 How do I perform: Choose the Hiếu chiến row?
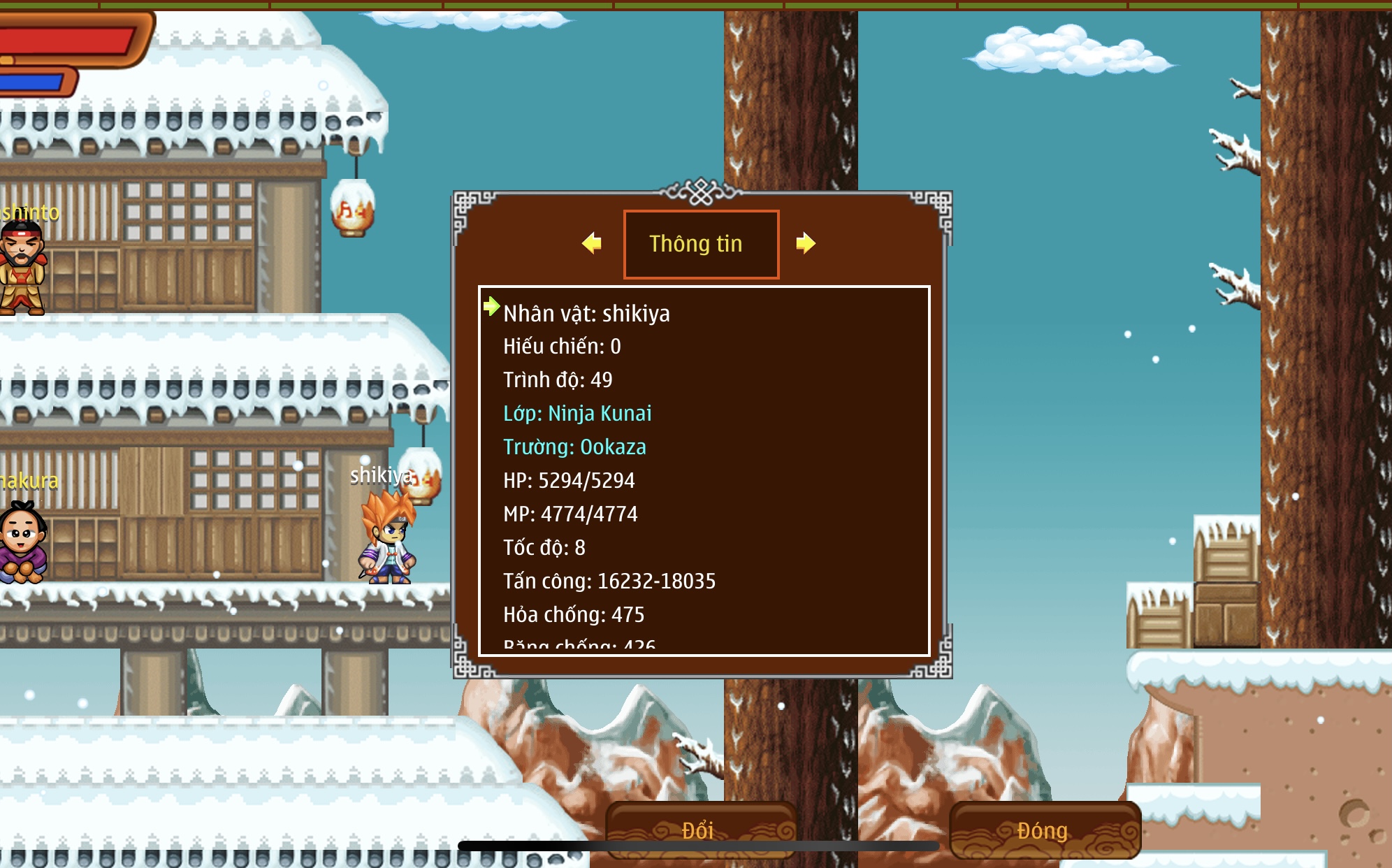point(562,347)
